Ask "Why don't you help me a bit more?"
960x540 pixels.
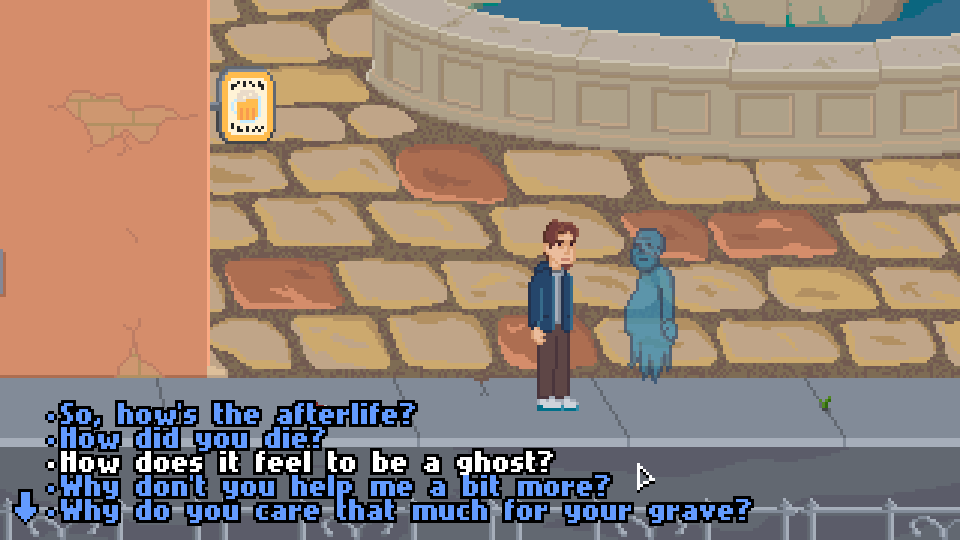(334, 487)
